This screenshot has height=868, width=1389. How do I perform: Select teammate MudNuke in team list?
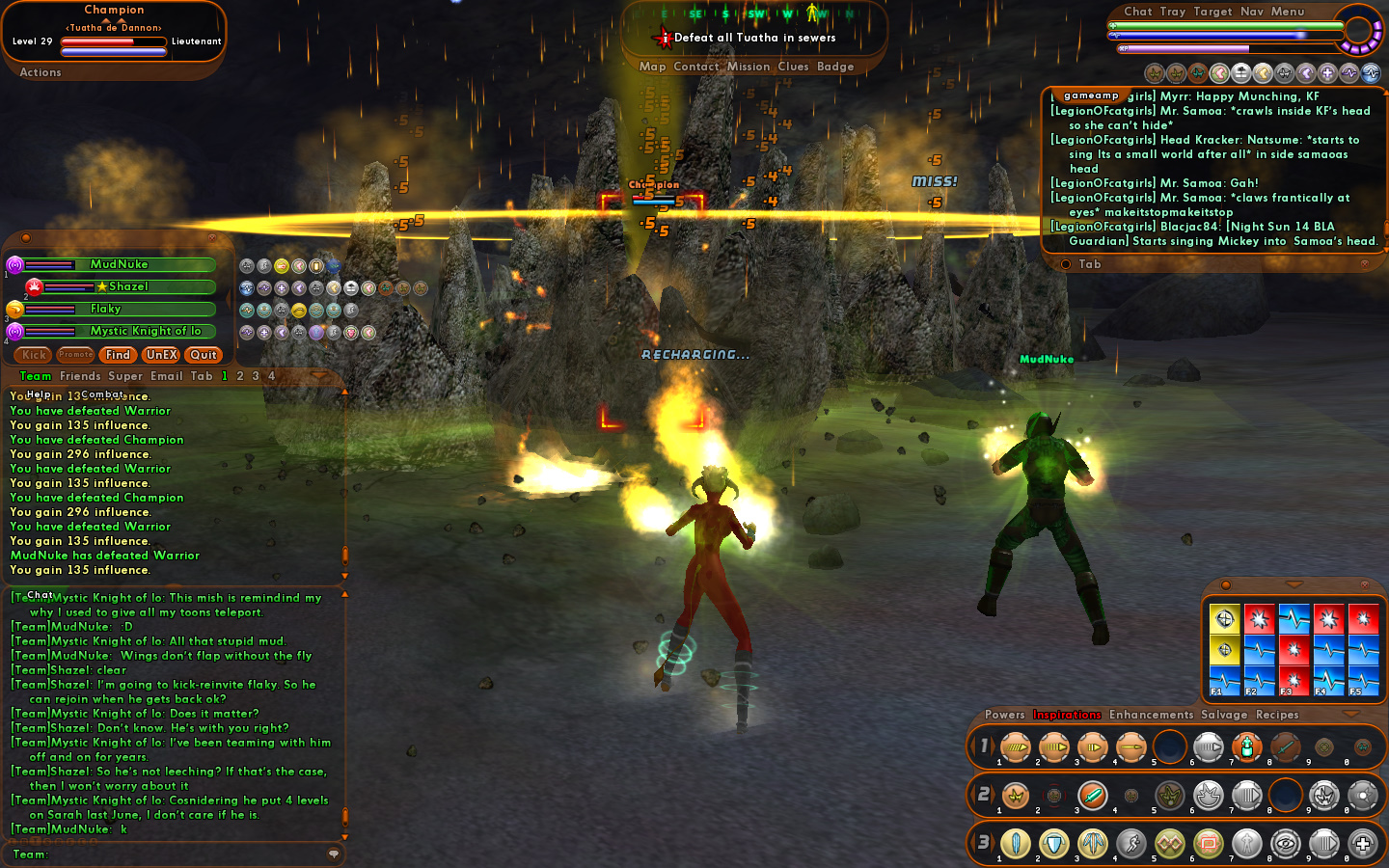[120, 264]
